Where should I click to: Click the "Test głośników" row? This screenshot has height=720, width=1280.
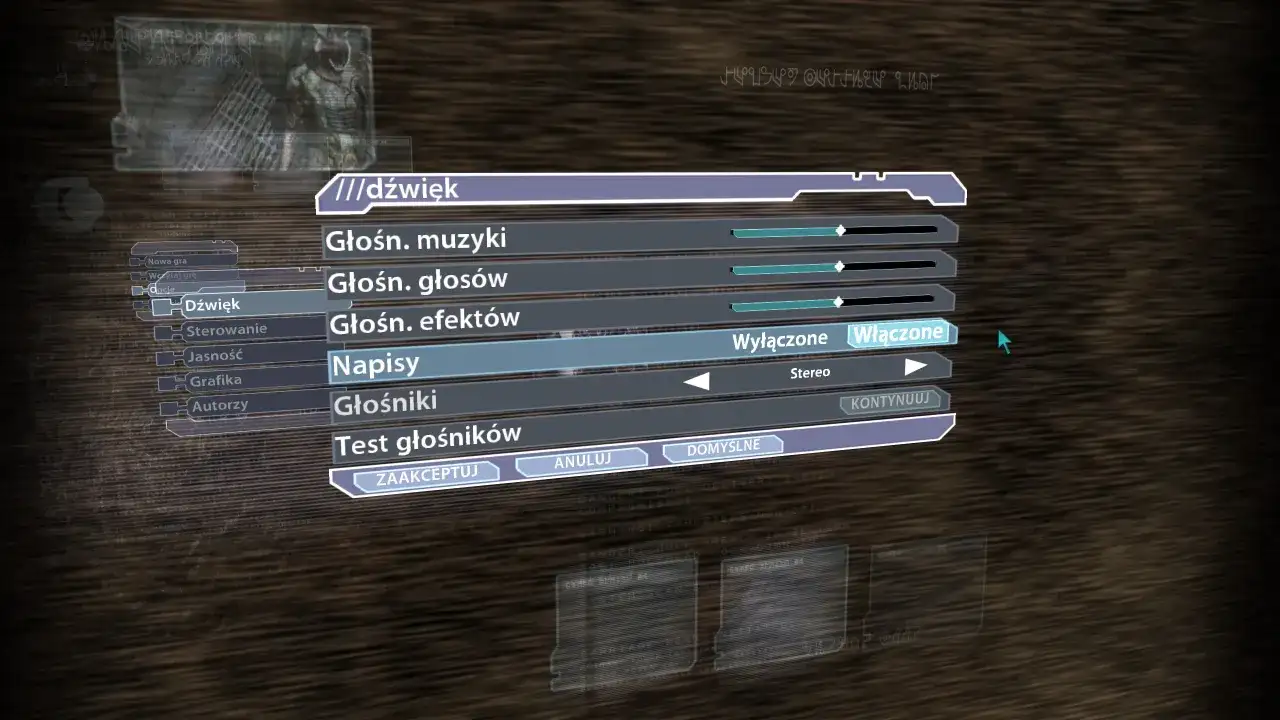tap(430, 434)
